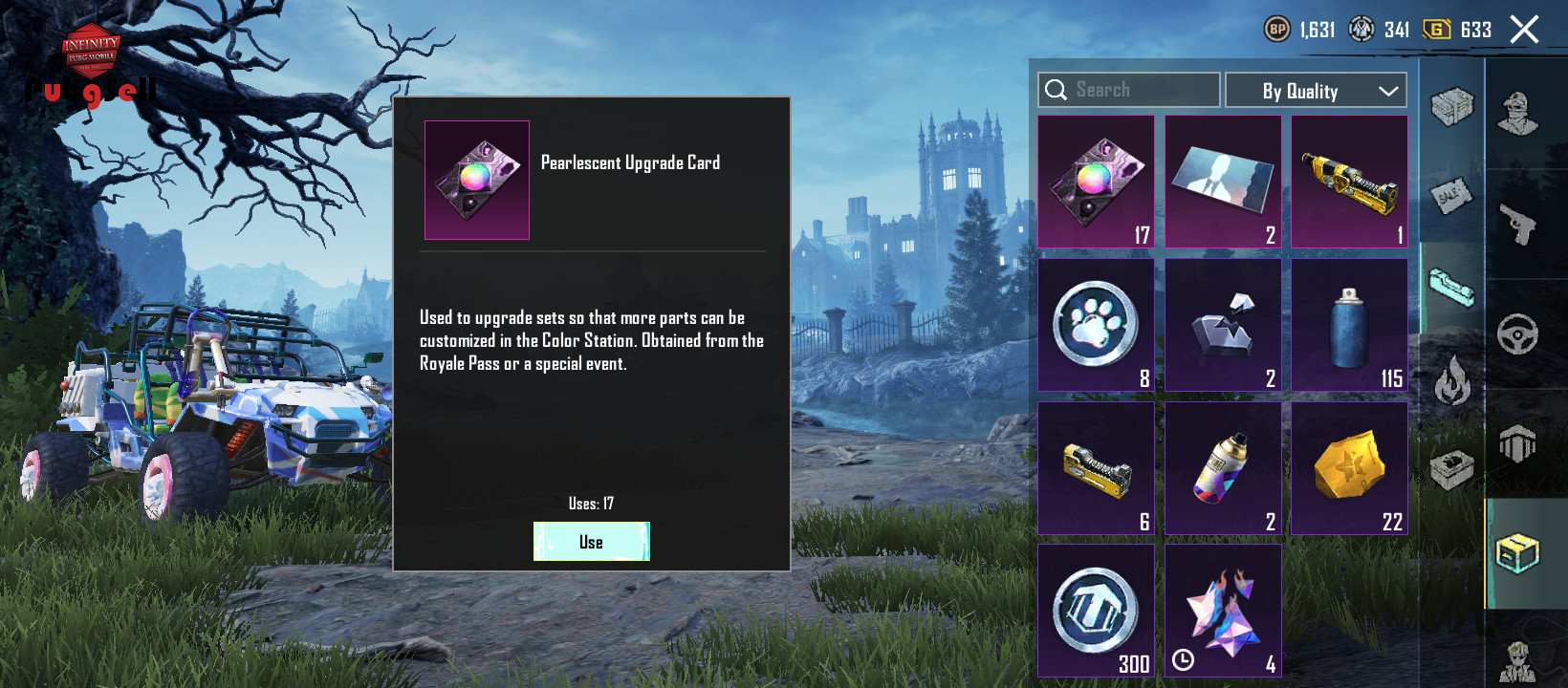
Task: Pick the timed crystal star item
Action: pos(1223,612)
